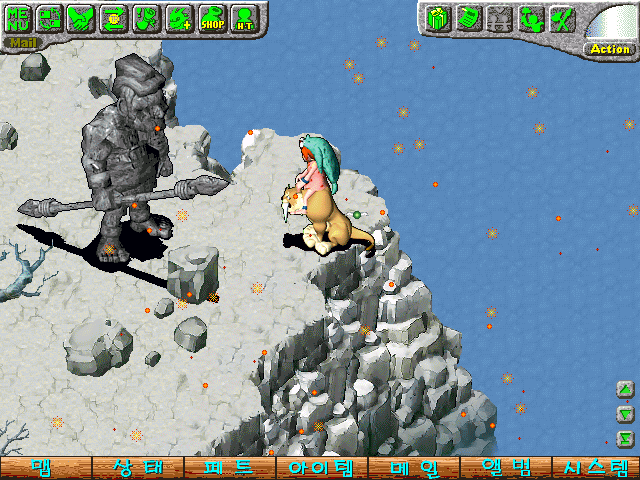
Task: Select the crossed tools icon
Action: 562,17
